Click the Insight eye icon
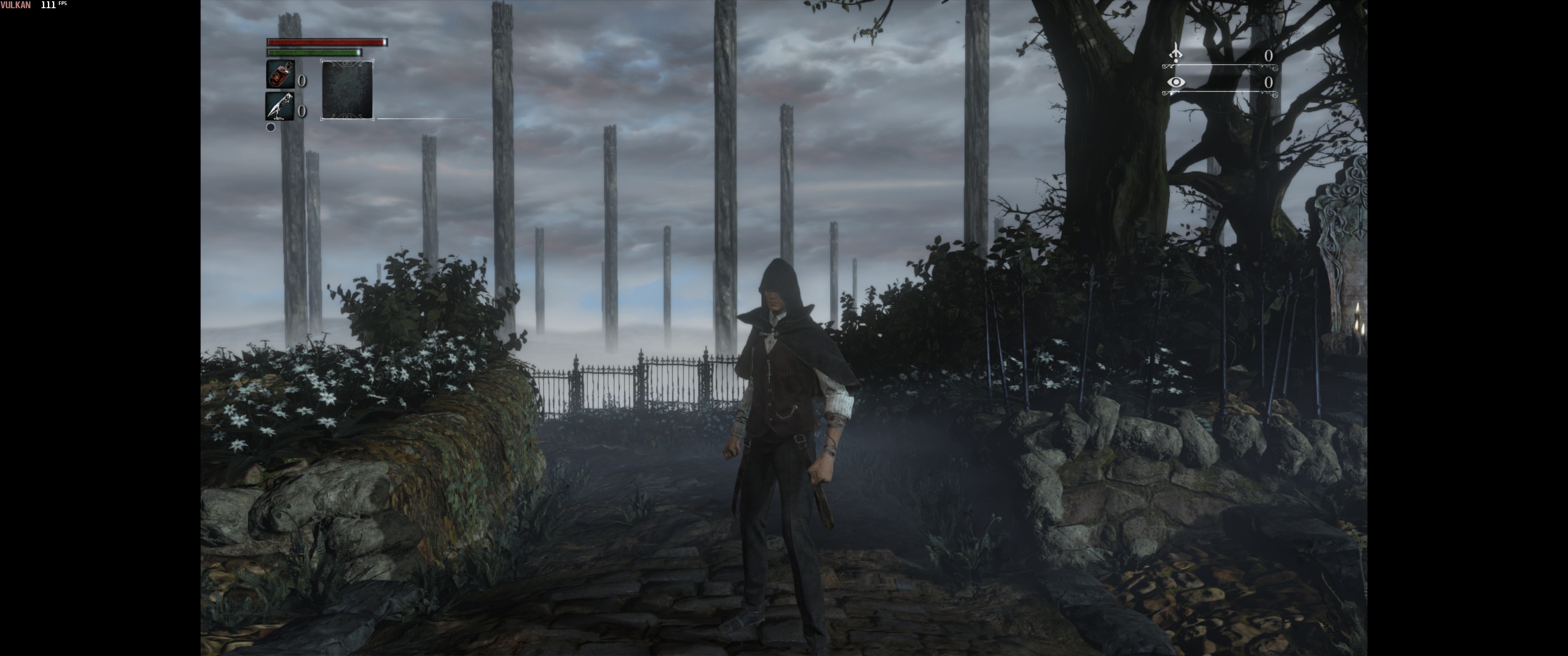The width and height of the screenshot is (1568, 656). point(1176,82)
